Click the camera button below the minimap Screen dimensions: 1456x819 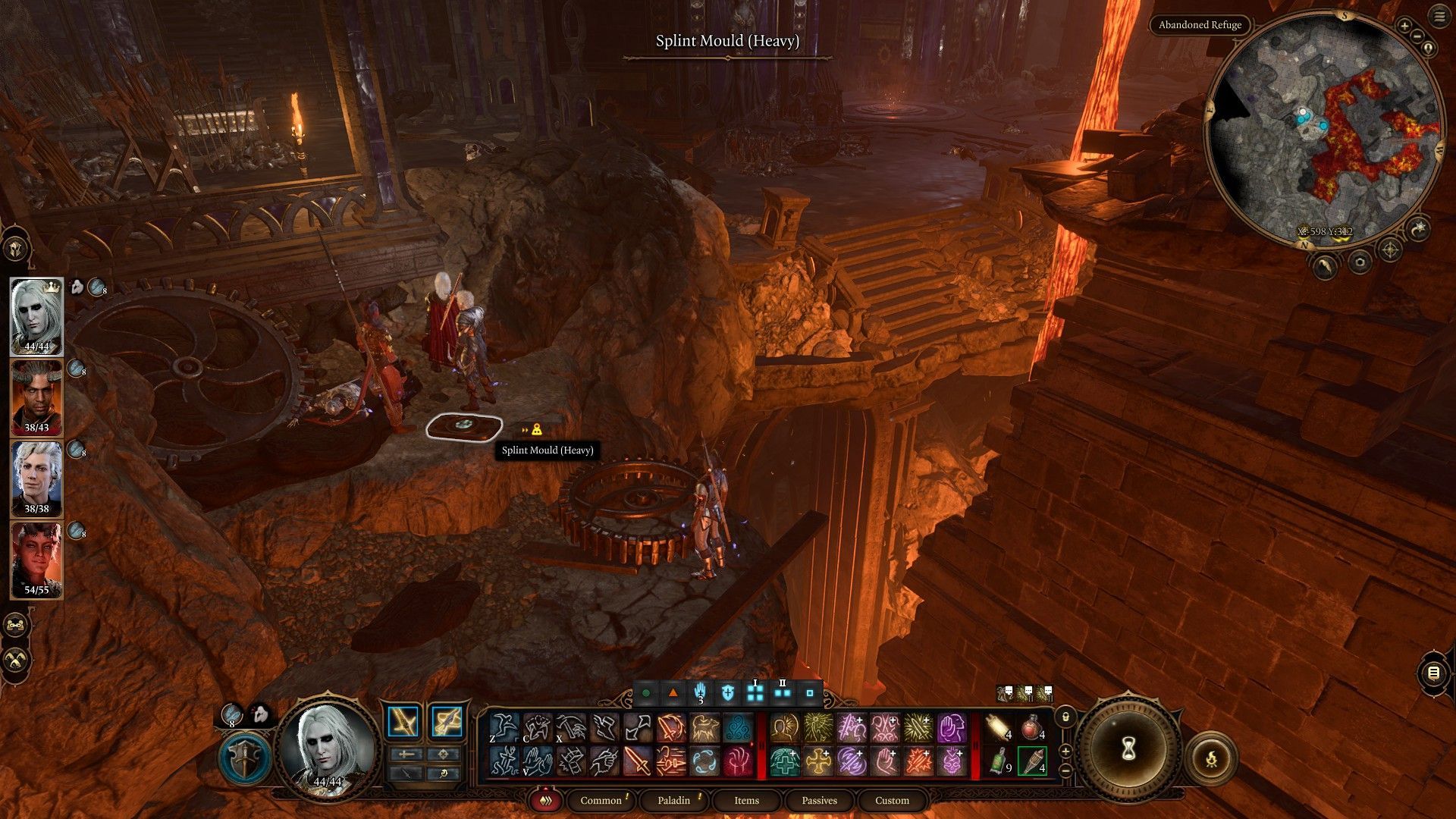point(1360,263)
